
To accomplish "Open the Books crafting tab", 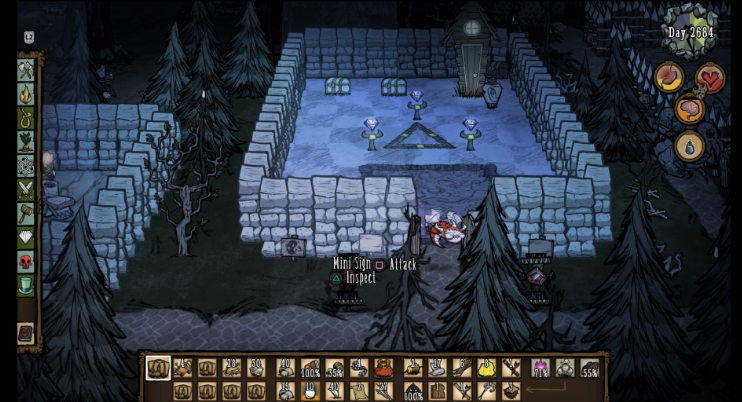I will pyautogui.click(x=26, y=333).
